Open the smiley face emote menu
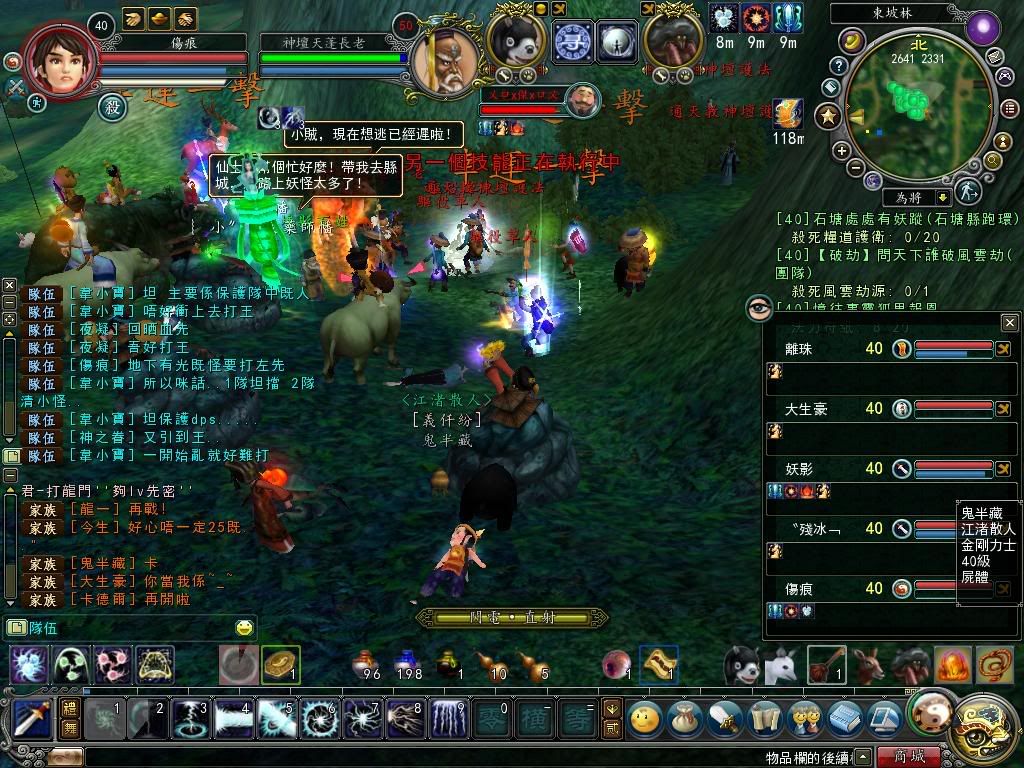Screen dimensions: 1024x768 pos(646,718)
